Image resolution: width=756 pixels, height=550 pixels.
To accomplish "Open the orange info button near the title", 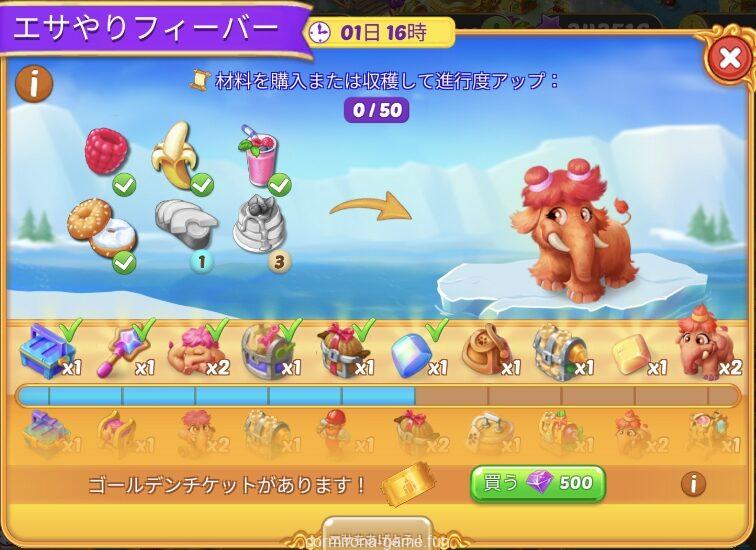I will pos(34,84).
